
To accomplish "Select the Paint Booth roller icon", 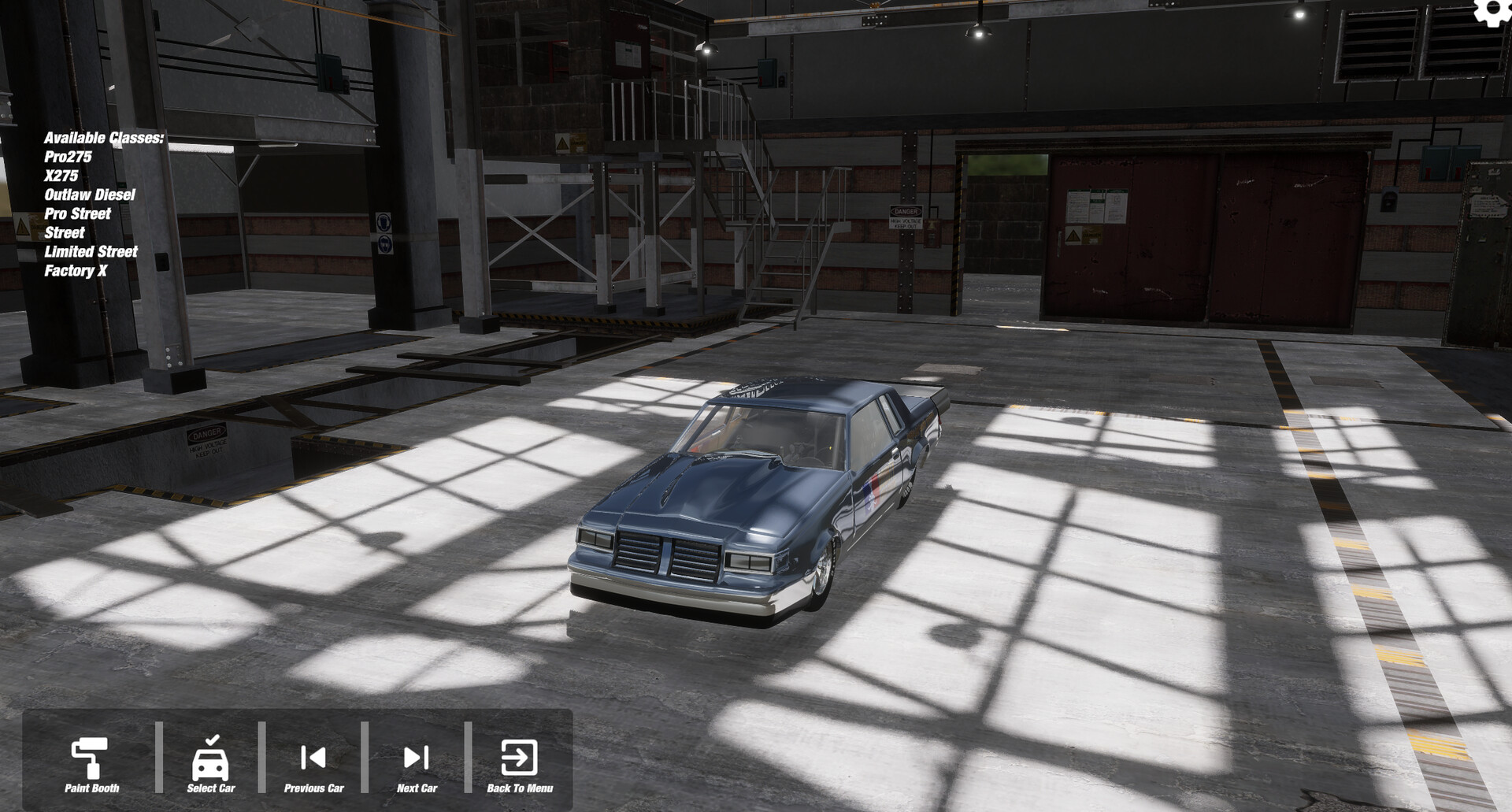I will pyautogui.click(x=89, y=756).
